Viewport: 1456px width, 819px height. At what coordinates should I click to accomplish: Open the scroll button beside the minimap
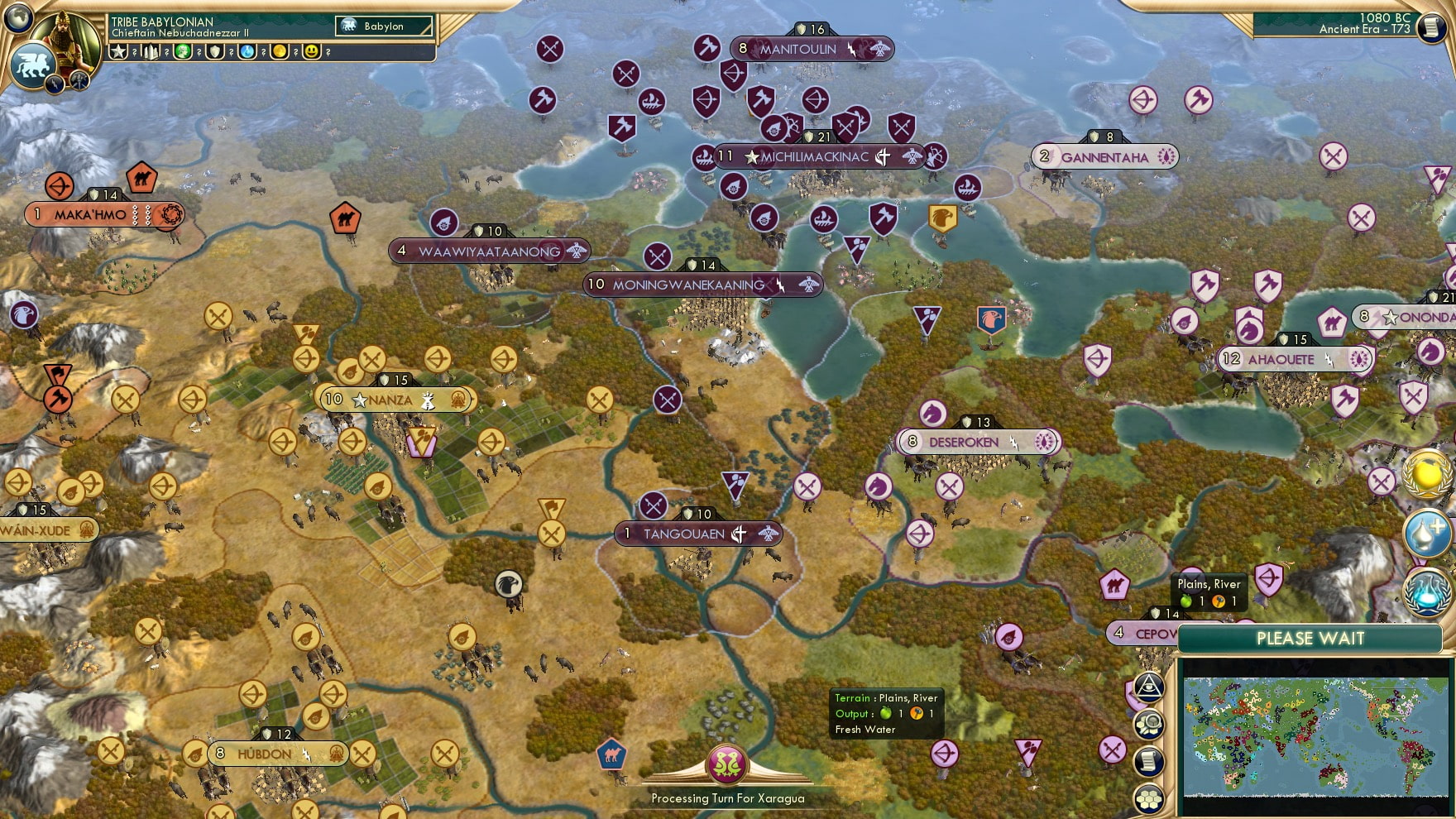[x=1149, y=761]
